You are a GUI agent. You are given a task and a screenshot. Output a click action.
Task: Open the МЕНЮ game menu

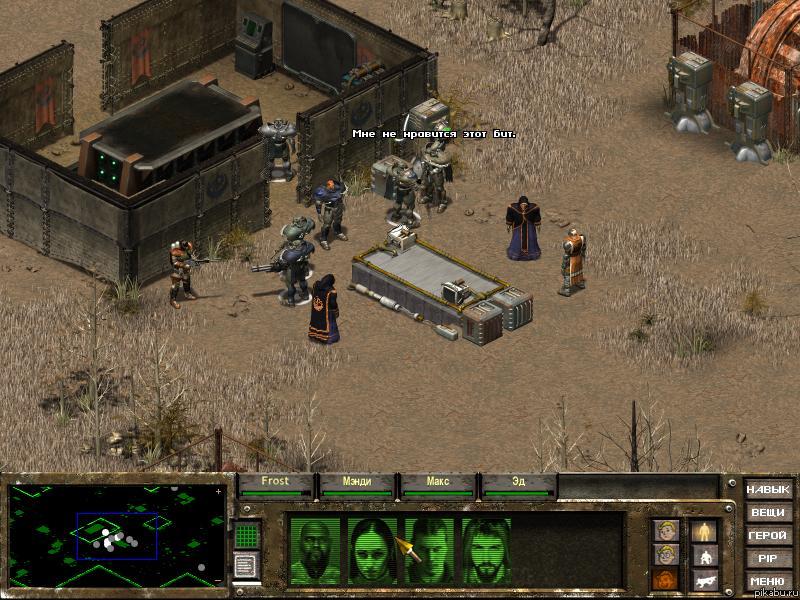(x=767, y=582)
